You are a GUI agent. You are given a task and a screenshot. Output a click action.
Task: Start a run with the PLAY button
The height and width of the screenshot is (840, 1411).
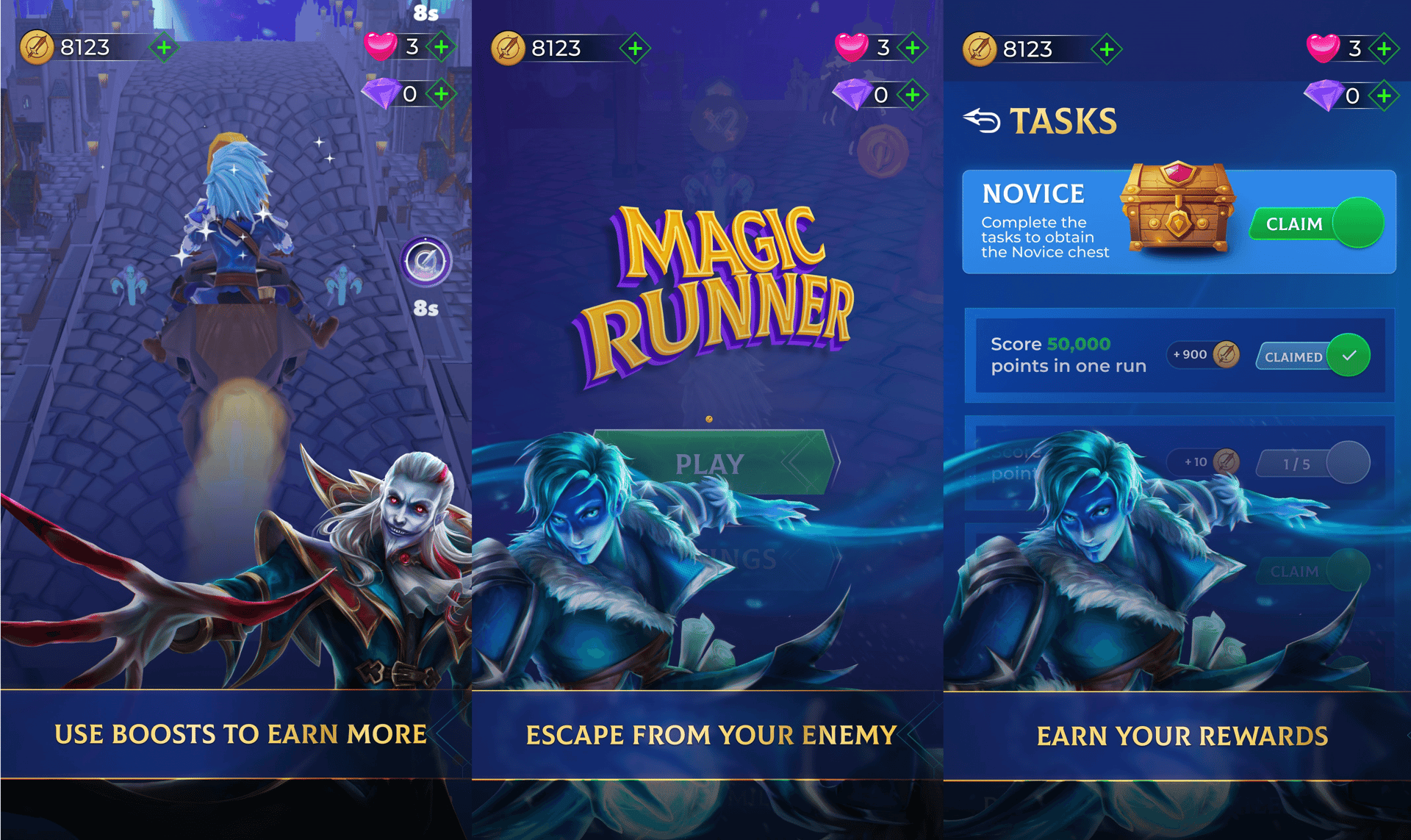click(x=711, y=463)
